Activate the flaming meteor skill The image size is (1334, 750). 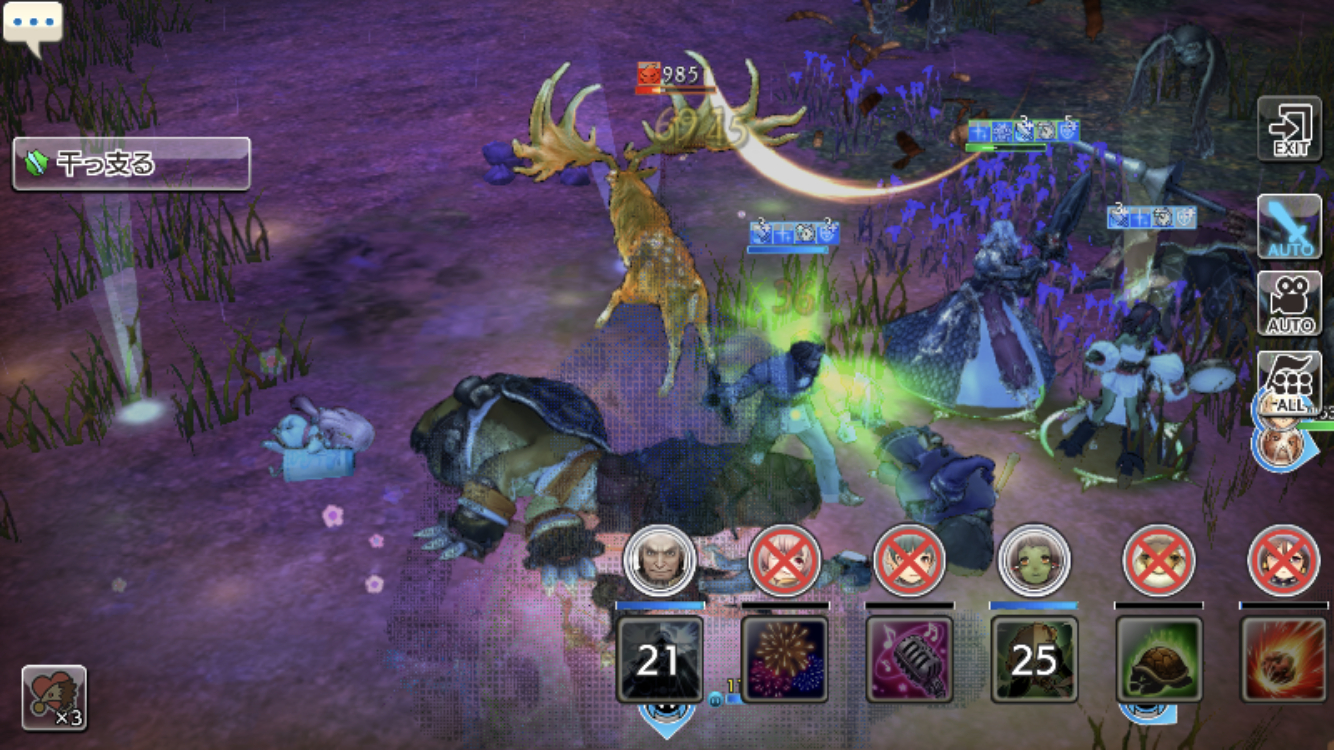[1284, 659]
